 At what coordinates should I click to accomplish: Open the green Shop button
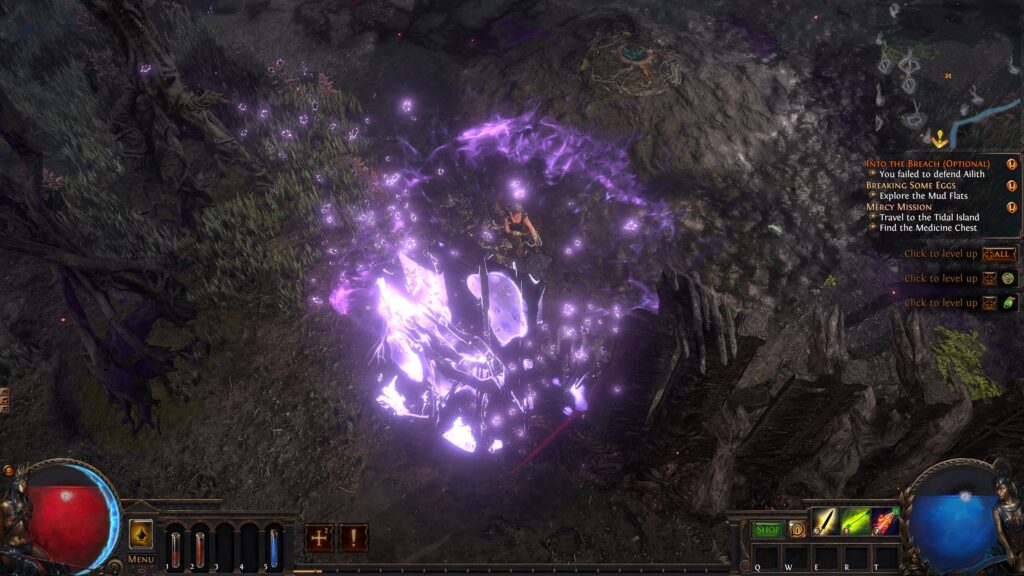pyautogui.click(x=767, y=529)
